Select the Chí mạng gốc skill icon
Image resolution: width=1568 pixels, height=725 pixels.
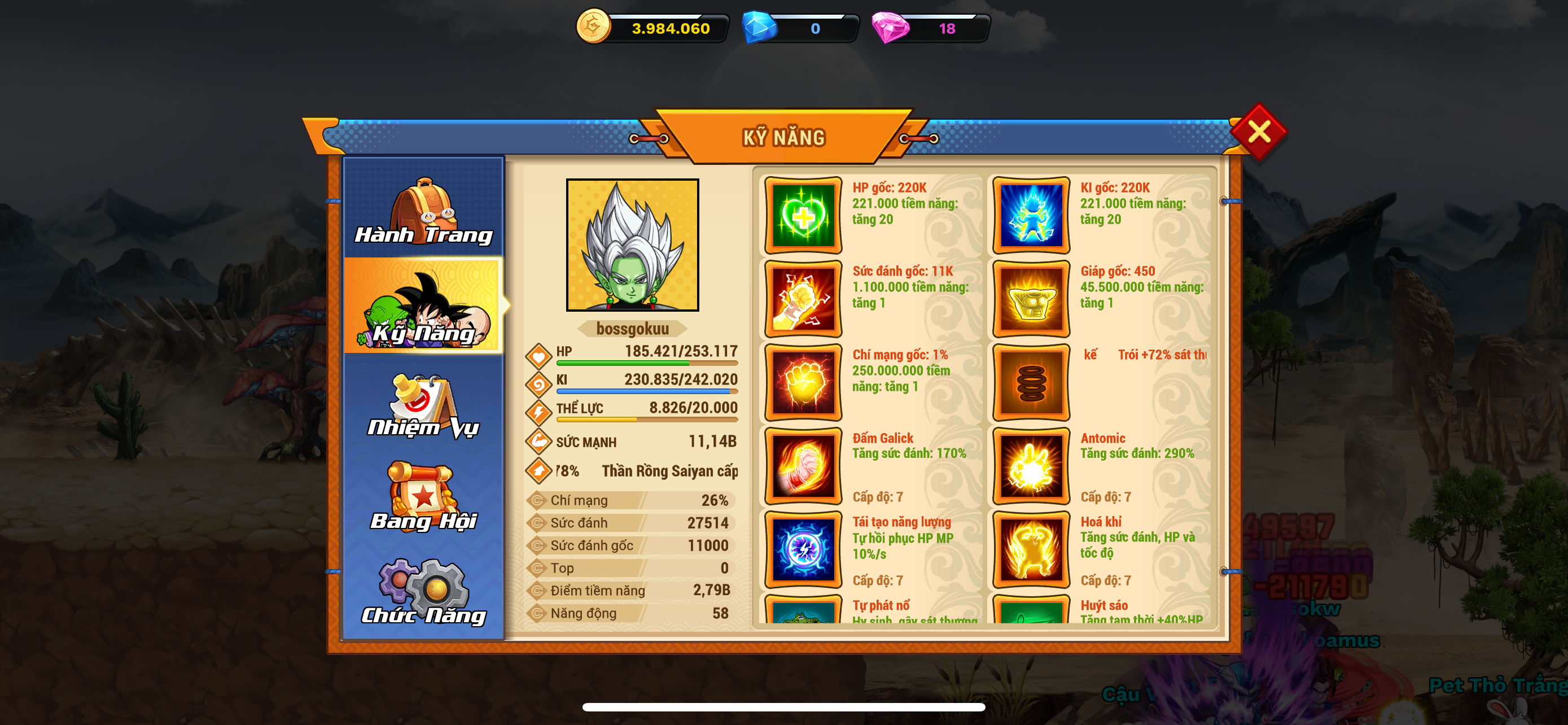tap(803, 383)
